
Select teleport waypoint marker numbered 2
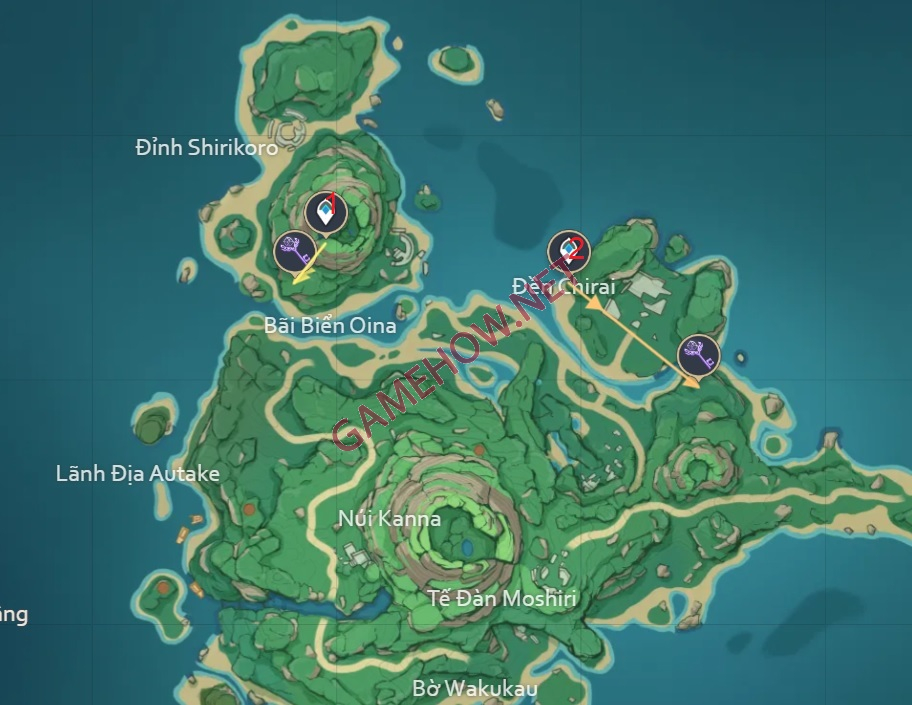tap(568, 250)
